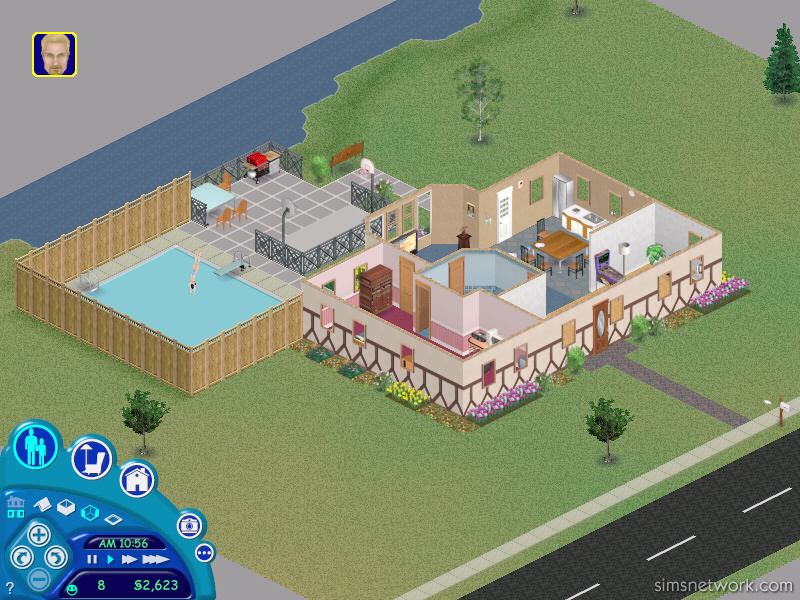The height and width of the screenshot is (600, 800).
Task: Click the floor level house icon
Action: (x=15, y=507)
